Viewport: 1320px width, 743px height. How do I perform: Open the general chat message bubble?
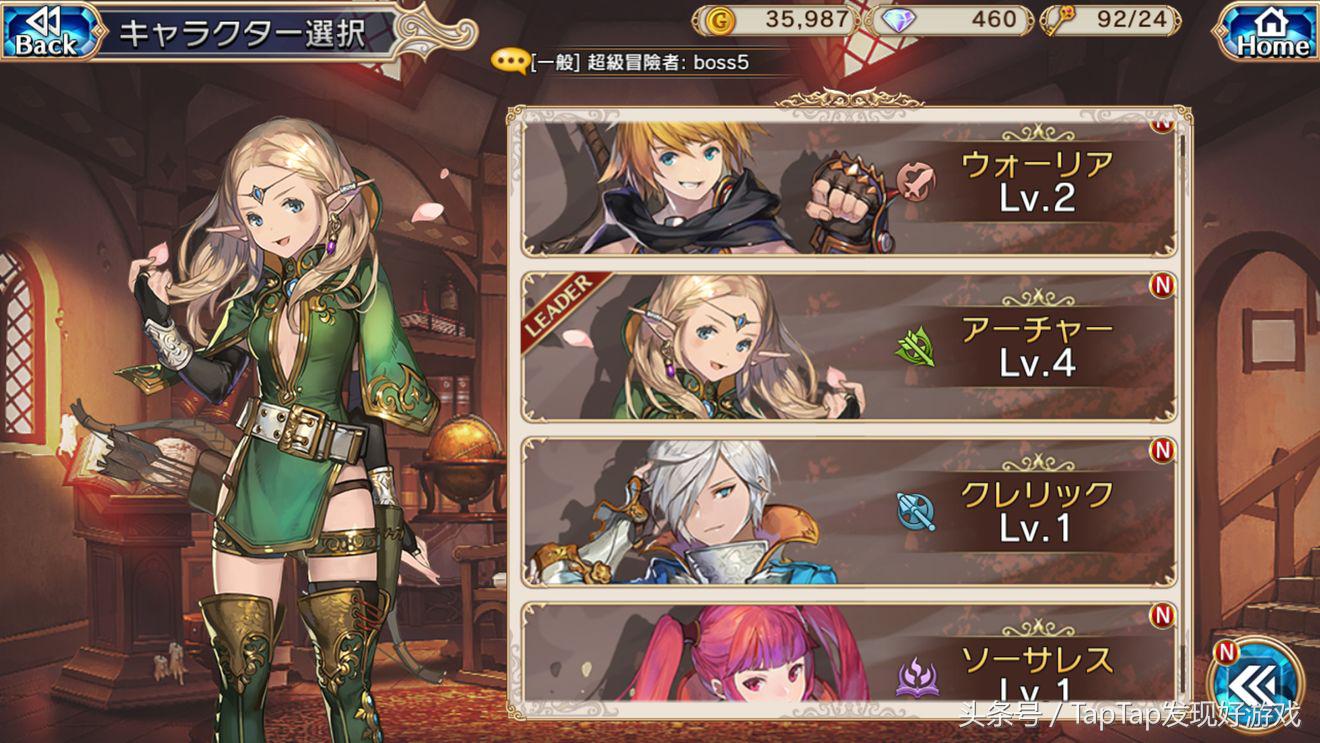pyautogui.click(x=510, y=62)
